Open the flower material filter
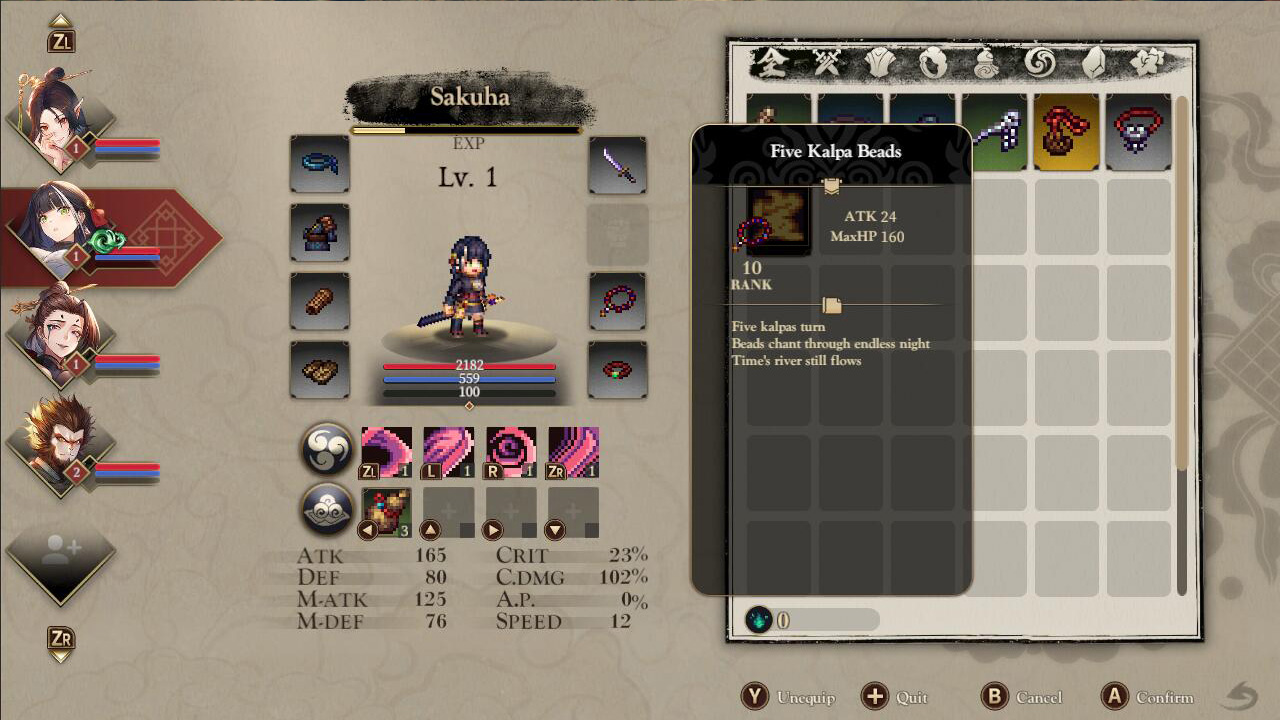The width and height of the screenshot is (1280, 720). [x=1149, y=62]
